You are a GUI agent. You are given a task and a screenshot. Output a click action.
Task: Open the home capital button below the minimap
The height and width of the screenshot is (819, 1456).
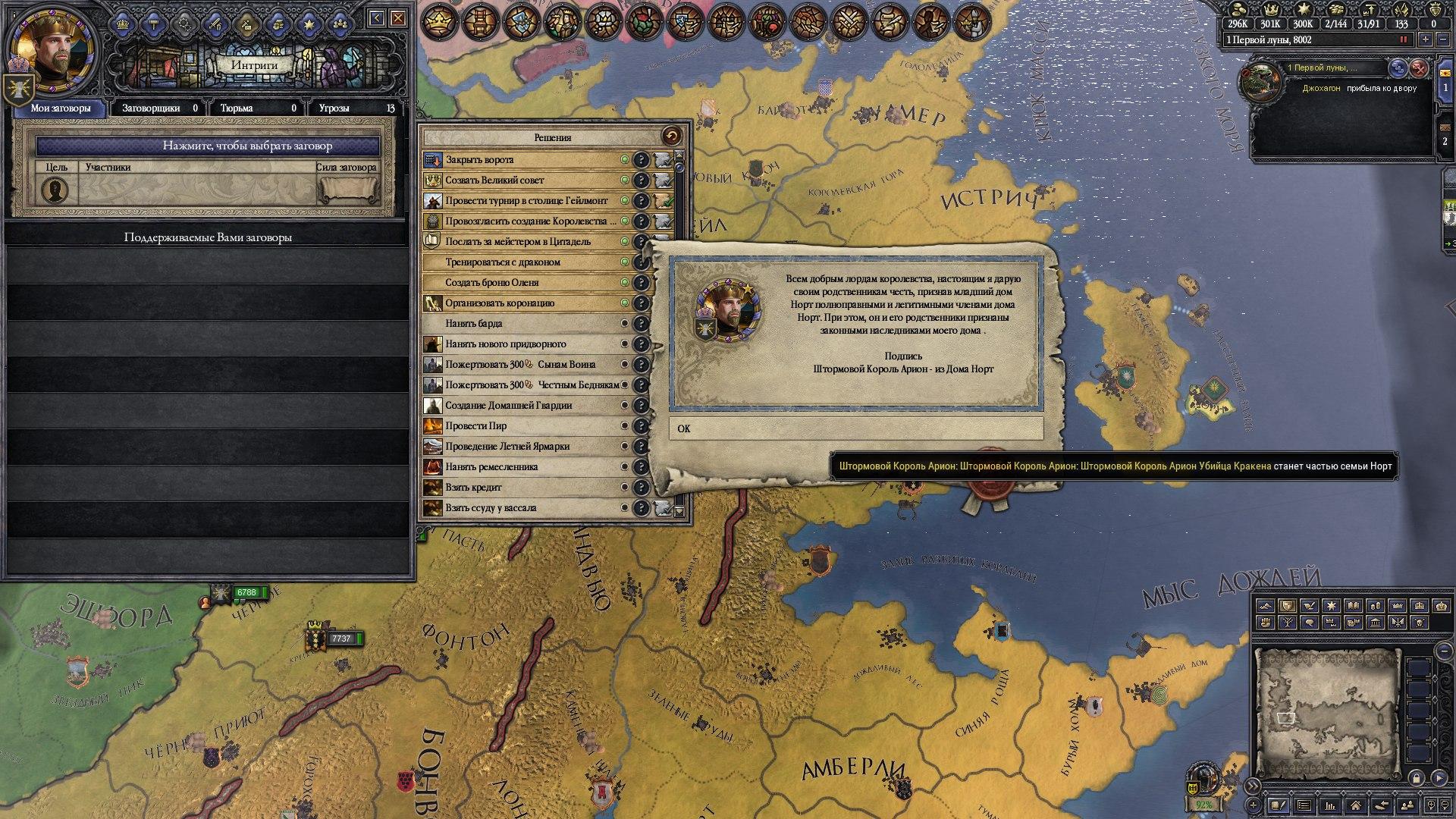(x=1355, y=805)
